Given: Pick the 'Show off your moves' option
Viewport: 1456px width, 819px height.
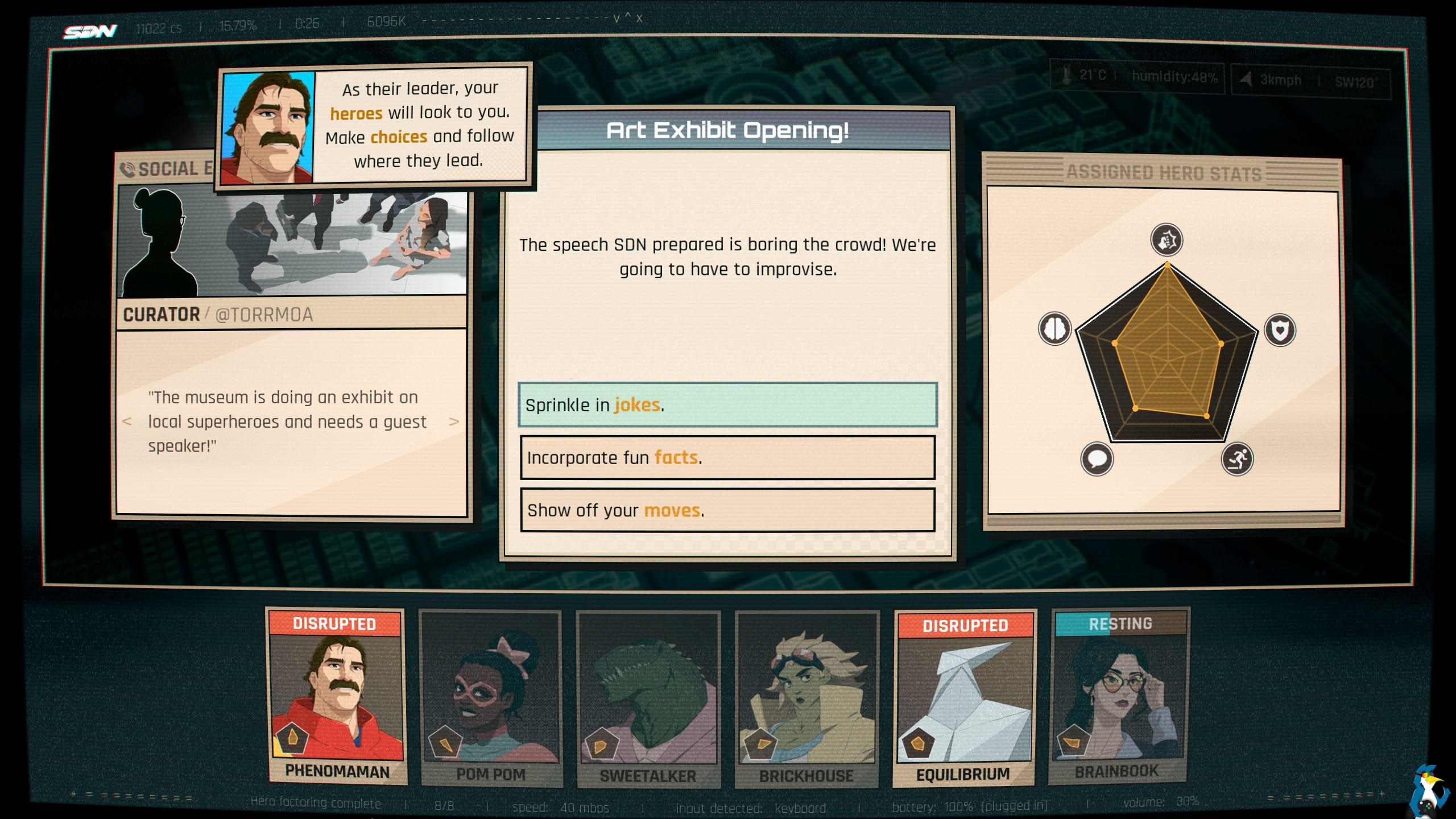Looking at the screenshot, I should coord(727,510).
